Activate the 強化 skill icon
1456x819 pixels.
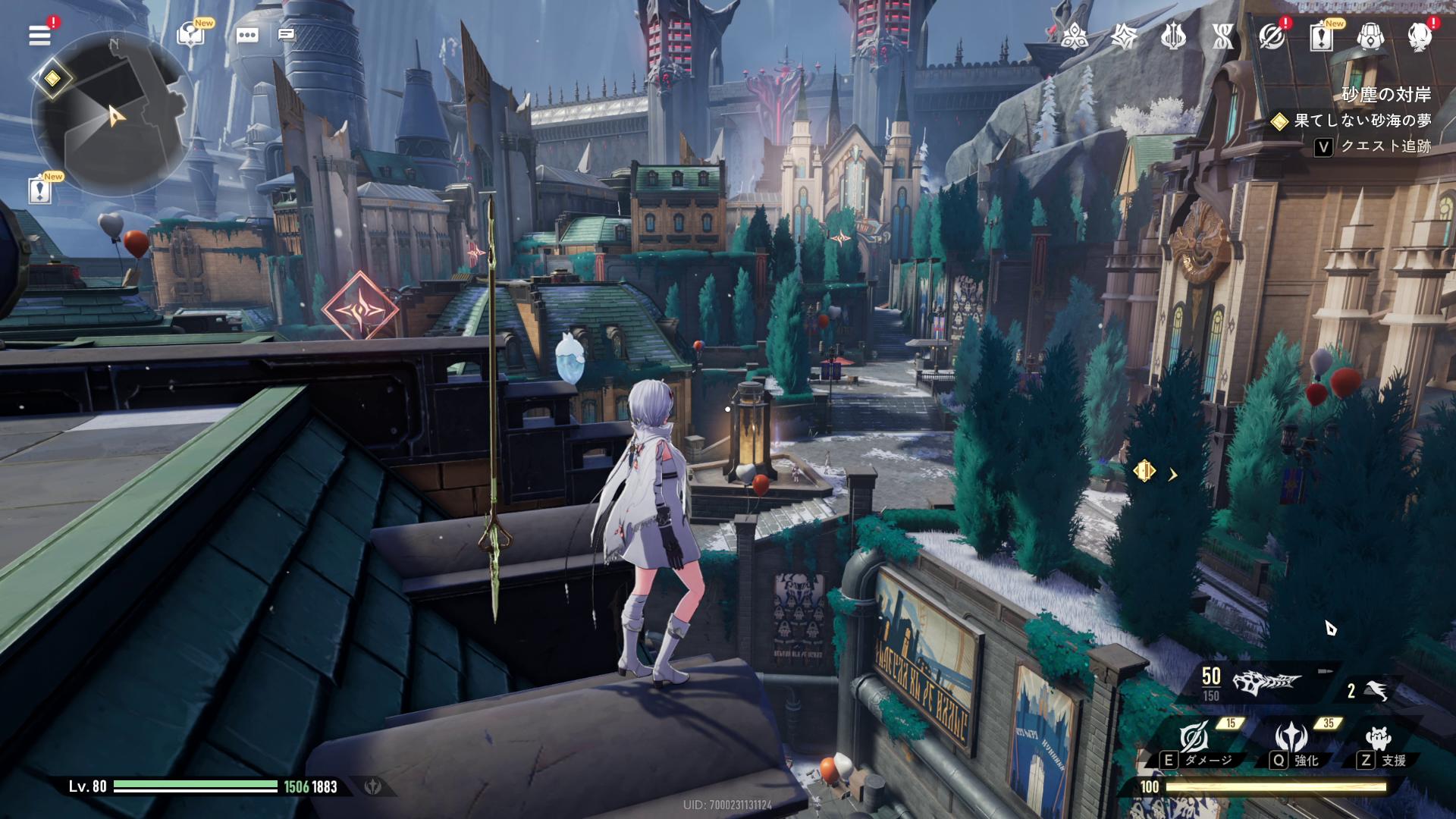coord(1291,737)
